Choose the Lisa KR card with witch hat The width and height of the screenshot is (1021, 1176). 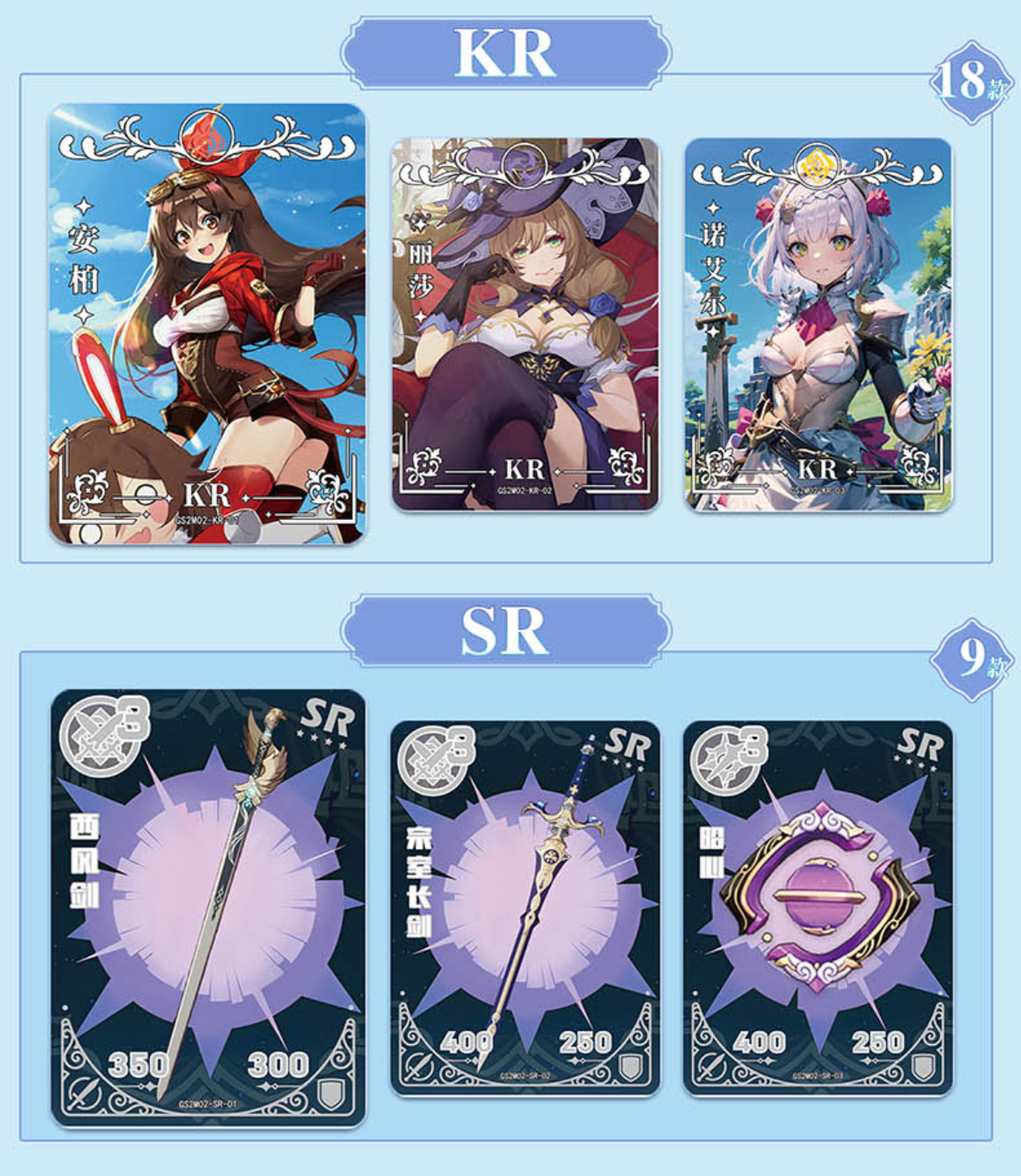525,325
